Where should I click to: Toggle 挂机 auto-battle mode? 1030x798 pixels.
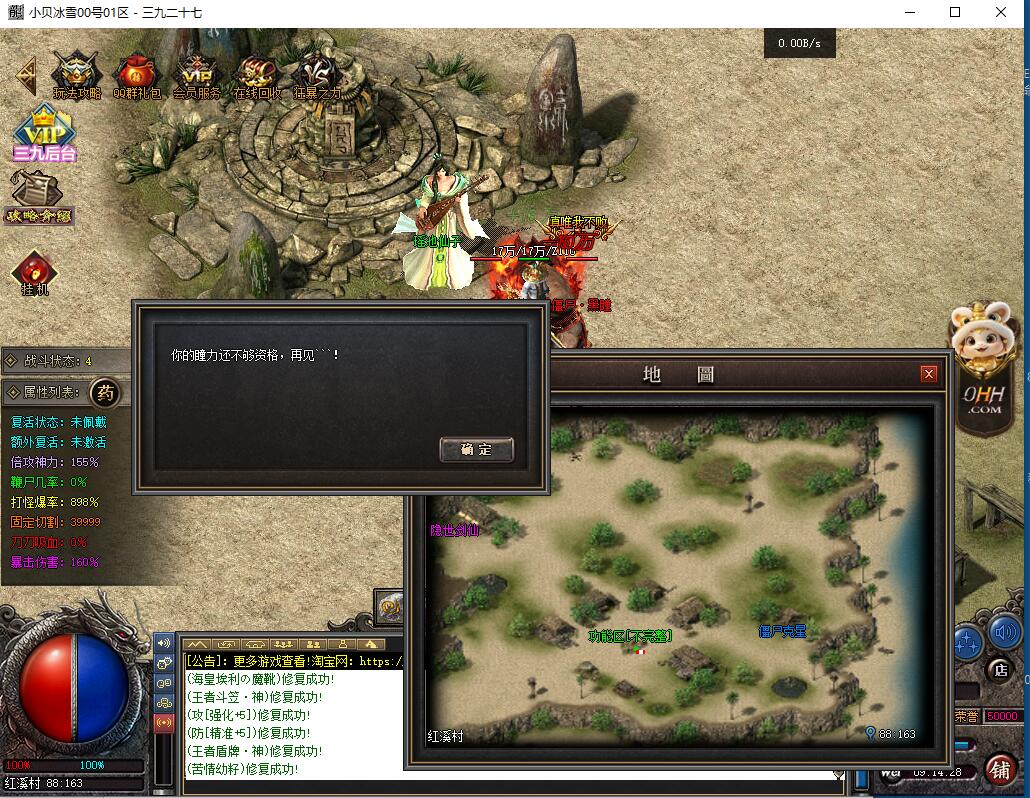35,273
